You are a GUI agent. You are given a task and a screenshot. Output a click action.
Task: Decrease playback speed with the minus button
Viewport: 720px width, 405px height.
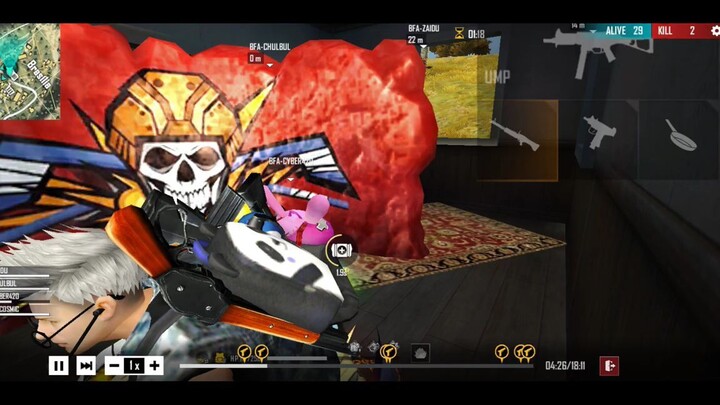[x=113, y=366]
